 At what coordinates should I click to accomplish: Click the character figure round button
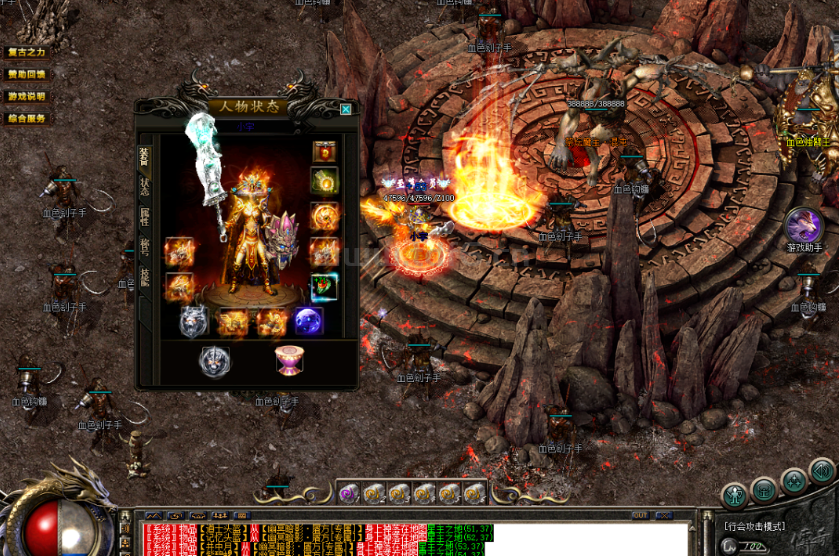735,494
